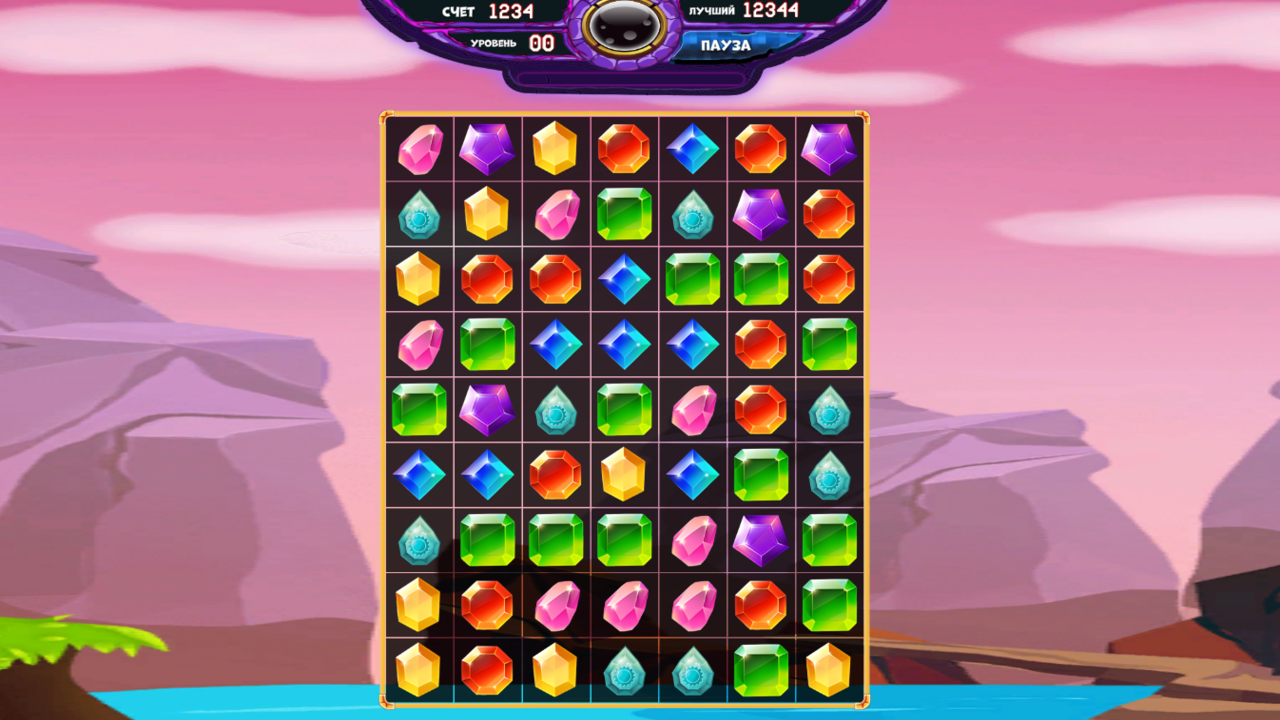
Task: Select the pink crystal gem in the middle rows
Action: point(693,408)
